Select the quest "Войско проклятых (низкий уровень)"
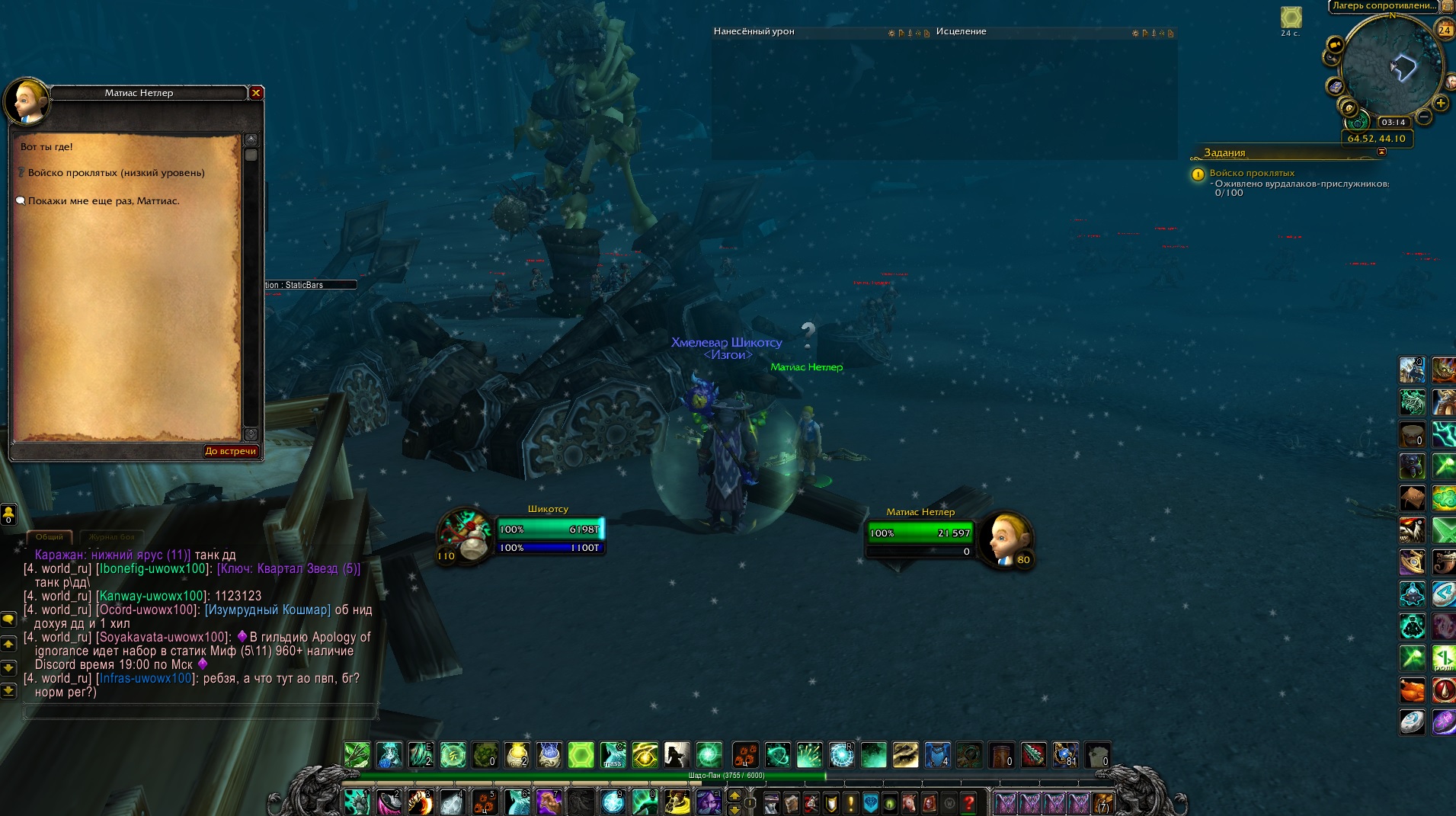 click(116, 173)
